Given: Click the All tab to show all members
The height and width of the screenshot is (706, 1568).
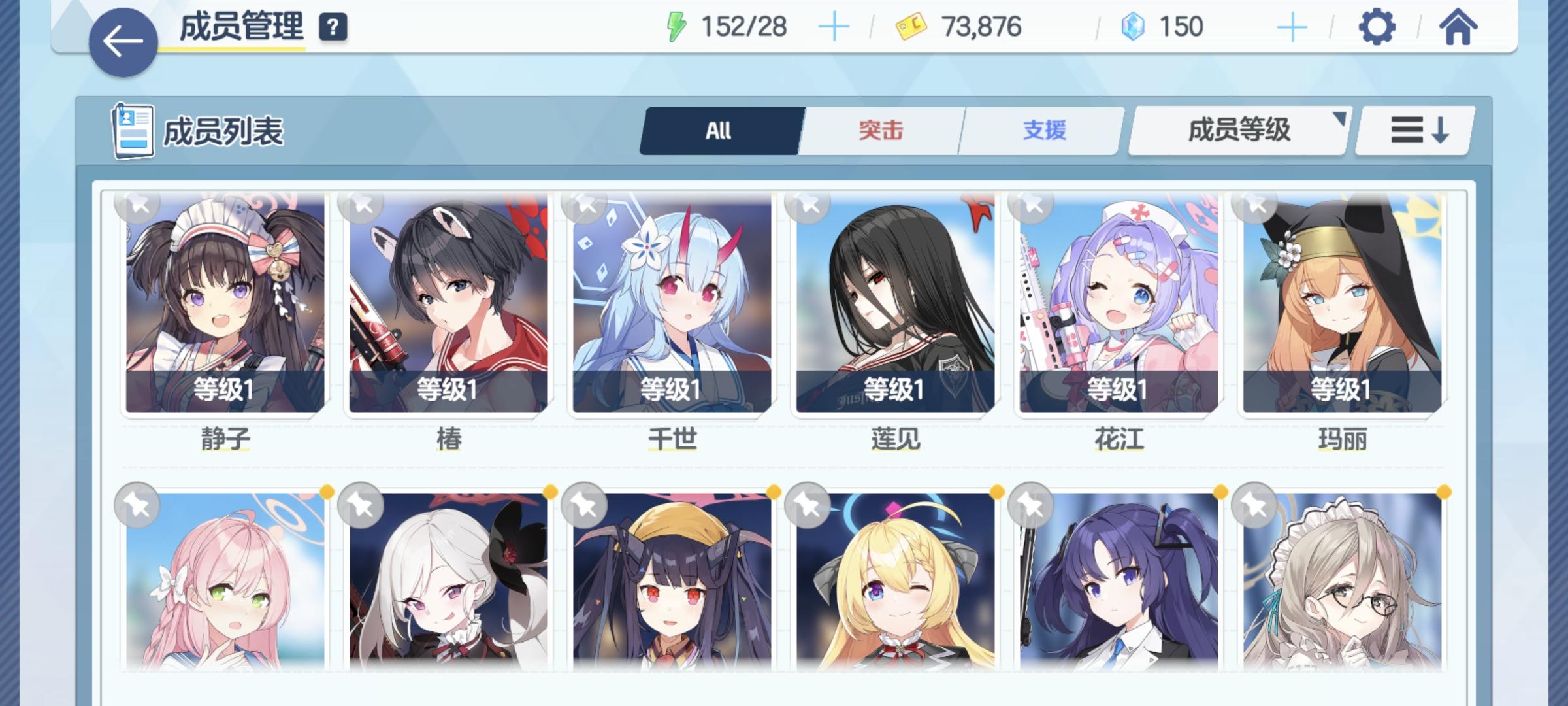Looking at the screenshot, I should click(719, 129).
